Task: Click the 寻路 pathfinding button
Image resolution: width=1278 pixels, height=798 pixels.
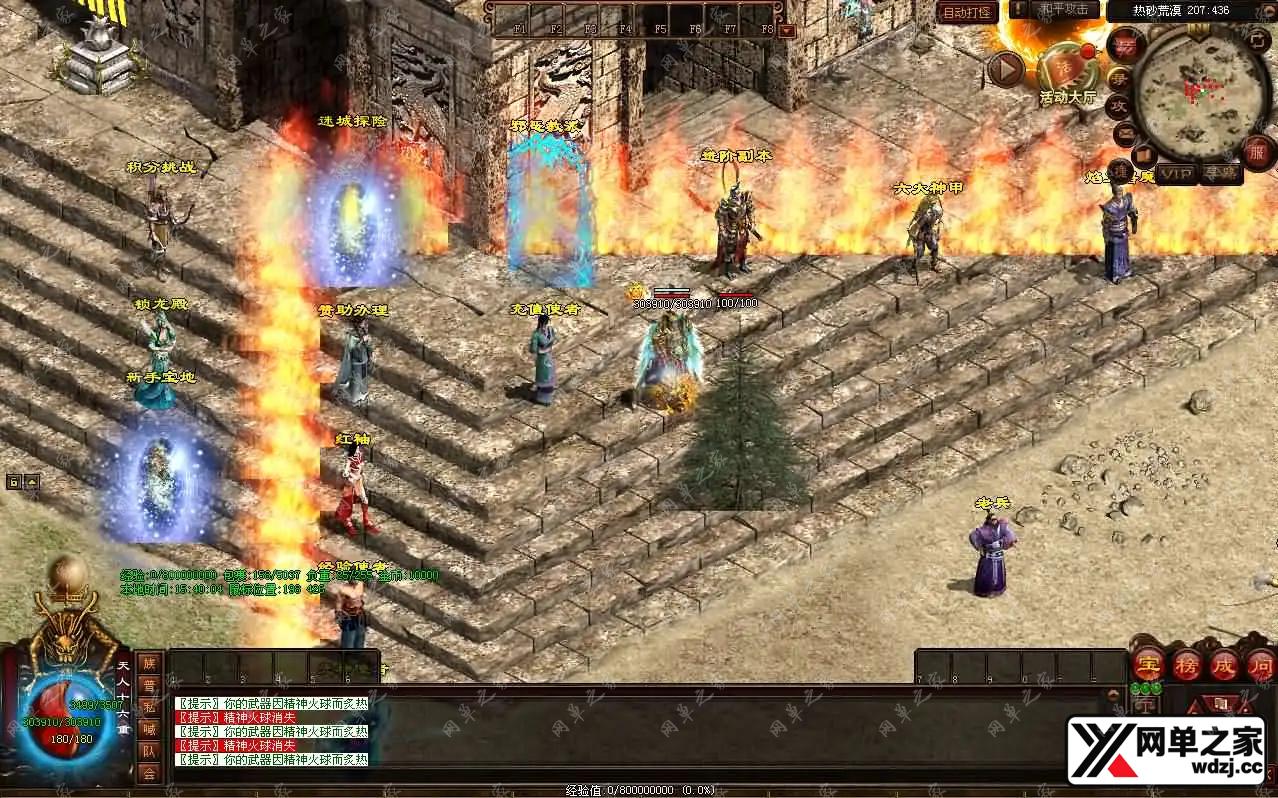Action: pyautogui.click(x=1221, y=174)
